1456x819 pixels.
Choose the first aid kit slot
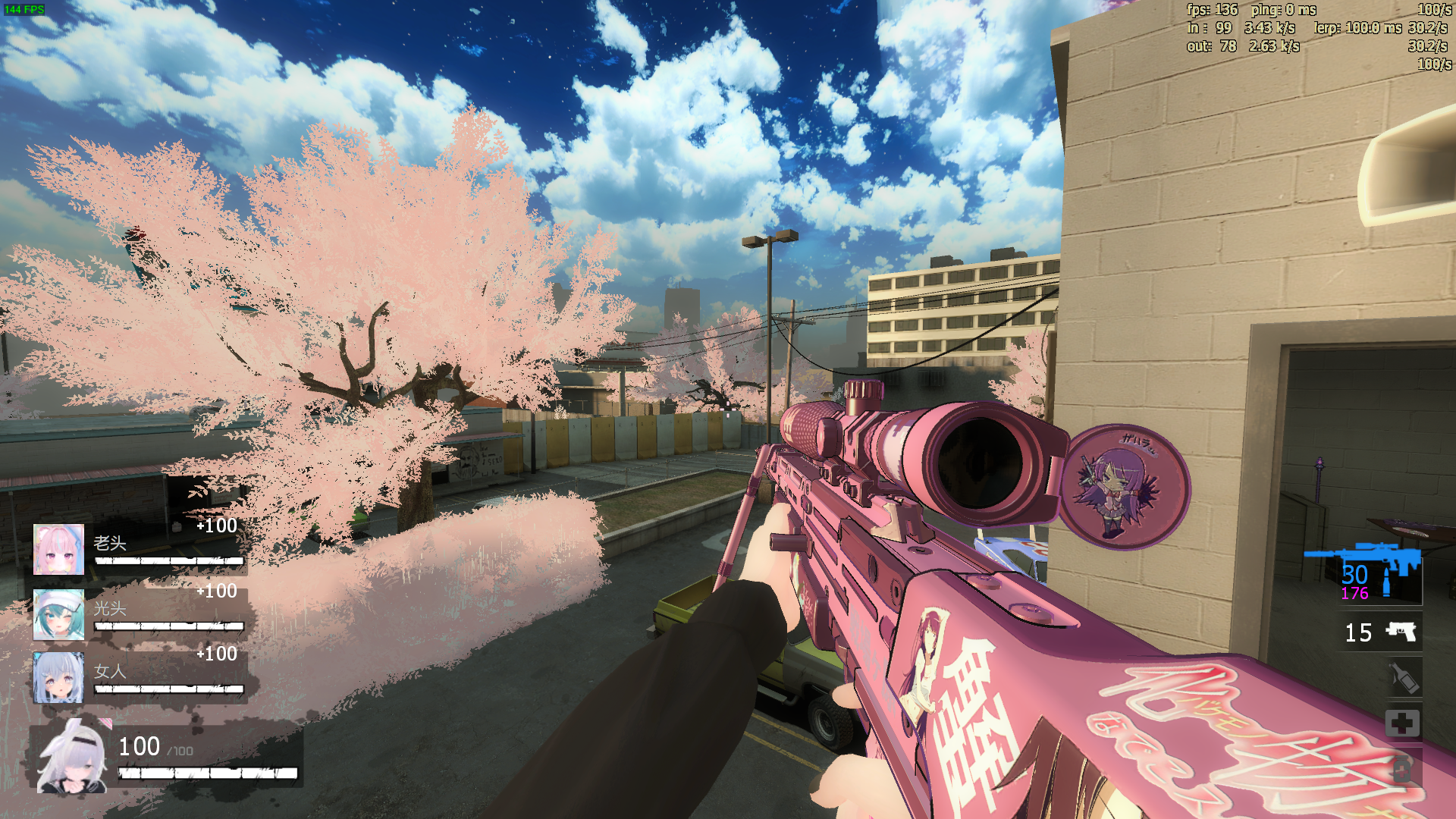point(1401,723)
